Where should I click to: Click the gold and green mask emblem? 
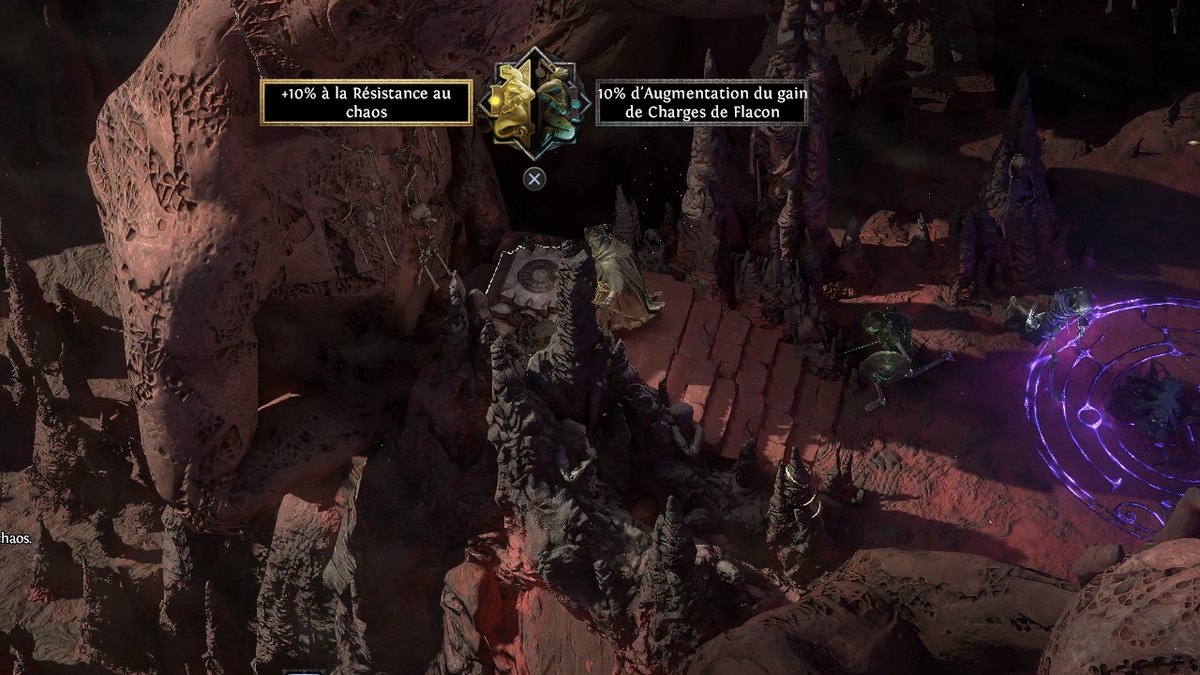[534, 103]
